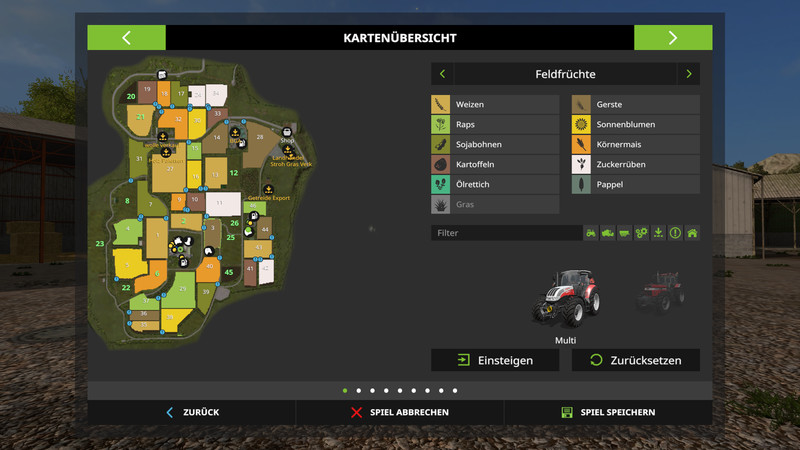The image size is (800, 450).
Task: Toggle the Zuckerrüben legend entry
Action: tap(635, 165)
